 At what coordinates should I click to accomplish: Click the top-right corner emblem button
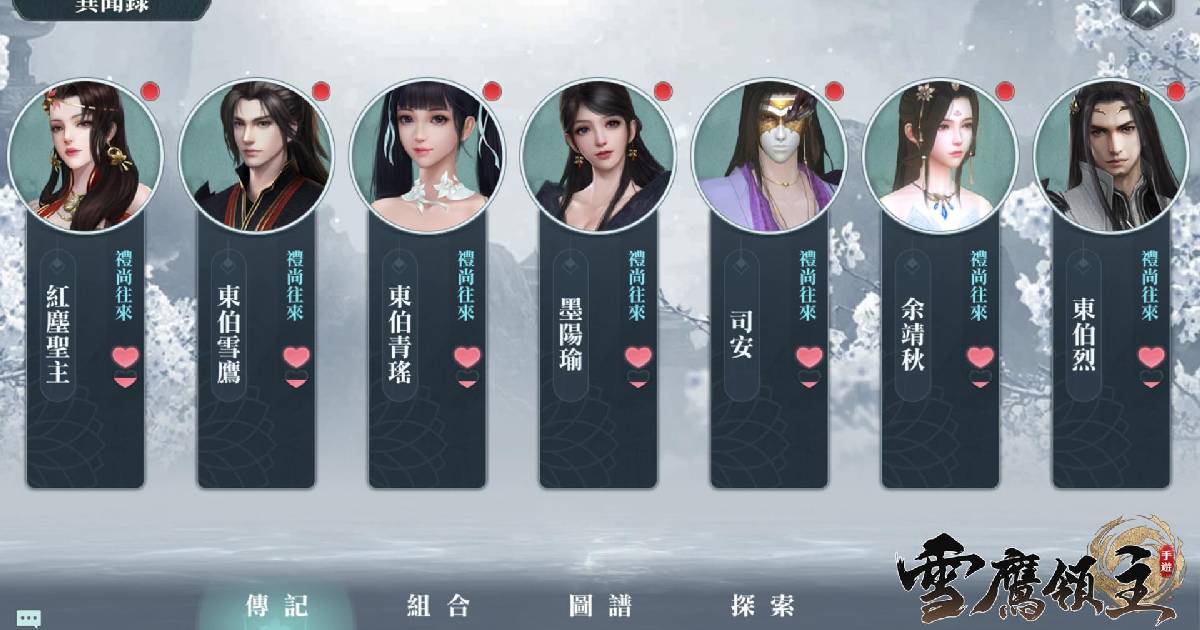[1146, 8]
